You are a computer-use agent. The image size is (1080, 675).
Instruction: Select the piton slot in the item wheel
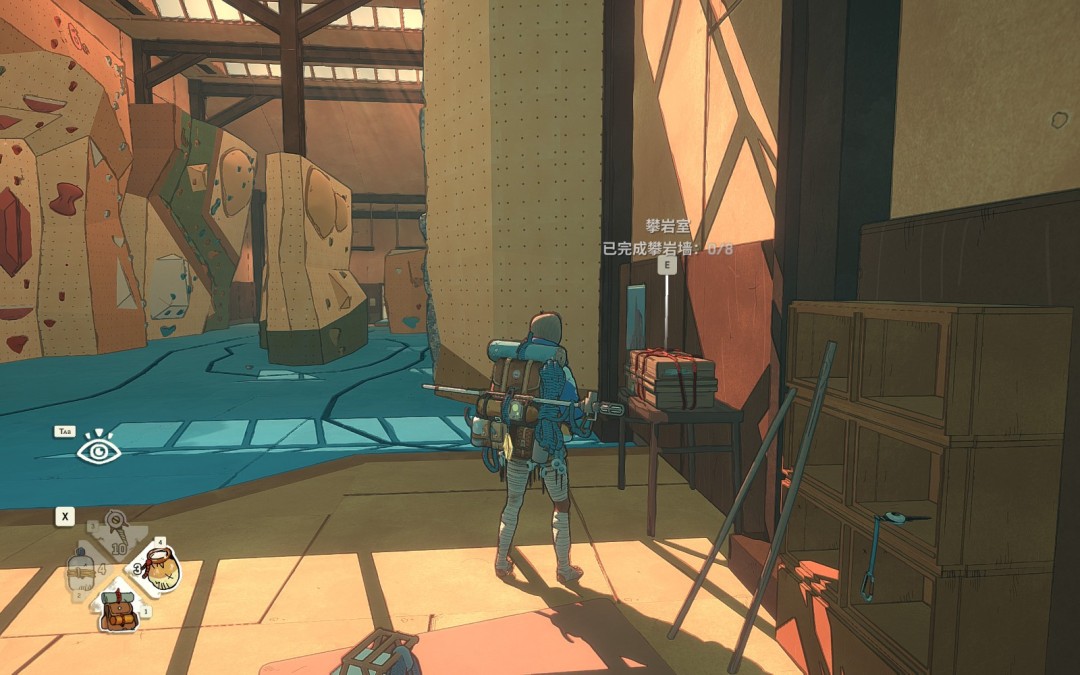117,531
